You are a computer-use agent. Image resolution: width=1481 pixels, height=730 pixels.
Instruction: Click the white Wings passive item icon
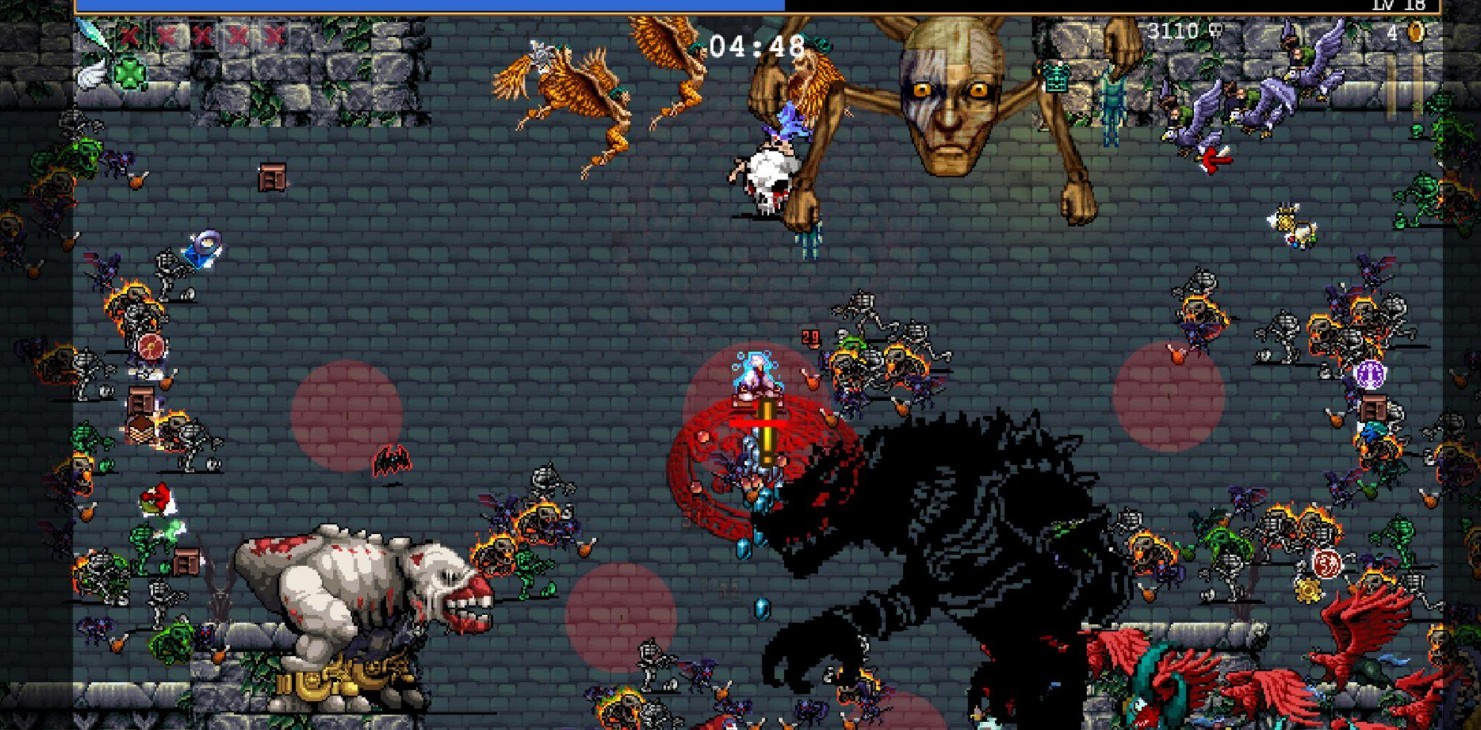92,72
